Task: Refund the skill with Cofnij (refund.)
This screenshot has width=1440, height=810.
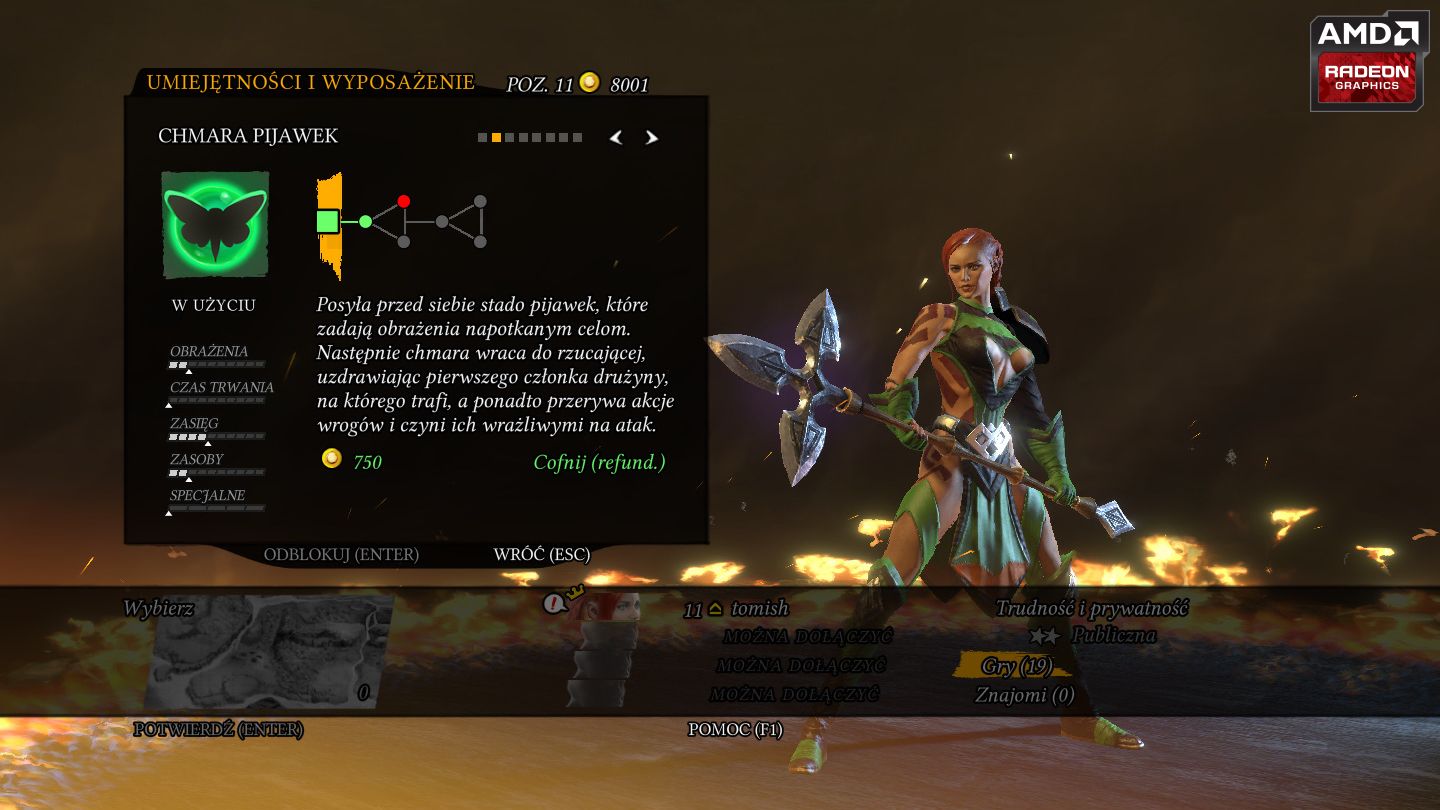Action: click(599, 462)
